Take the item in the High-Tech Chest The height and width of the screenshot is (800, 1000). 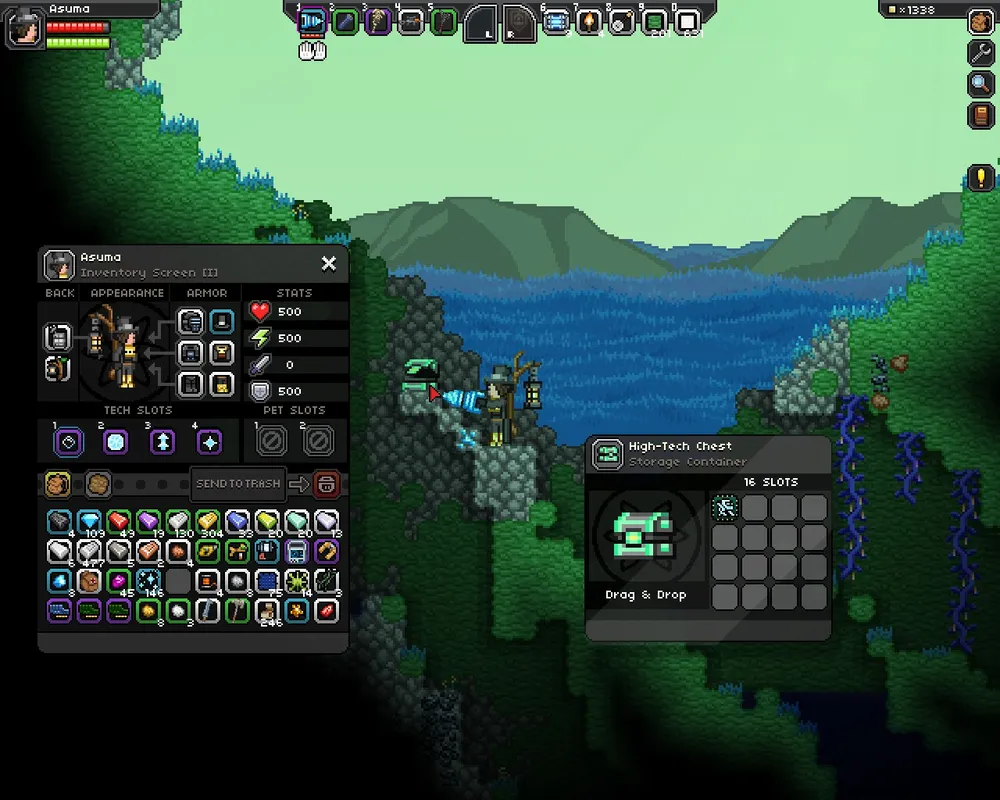pyautogui.click(x=725, y=507)
